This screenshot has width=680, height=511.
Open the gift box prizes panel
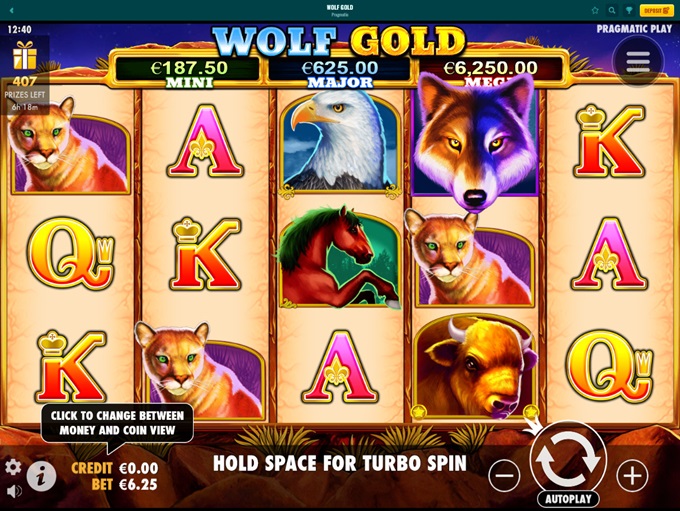click(x=24, y=56)
